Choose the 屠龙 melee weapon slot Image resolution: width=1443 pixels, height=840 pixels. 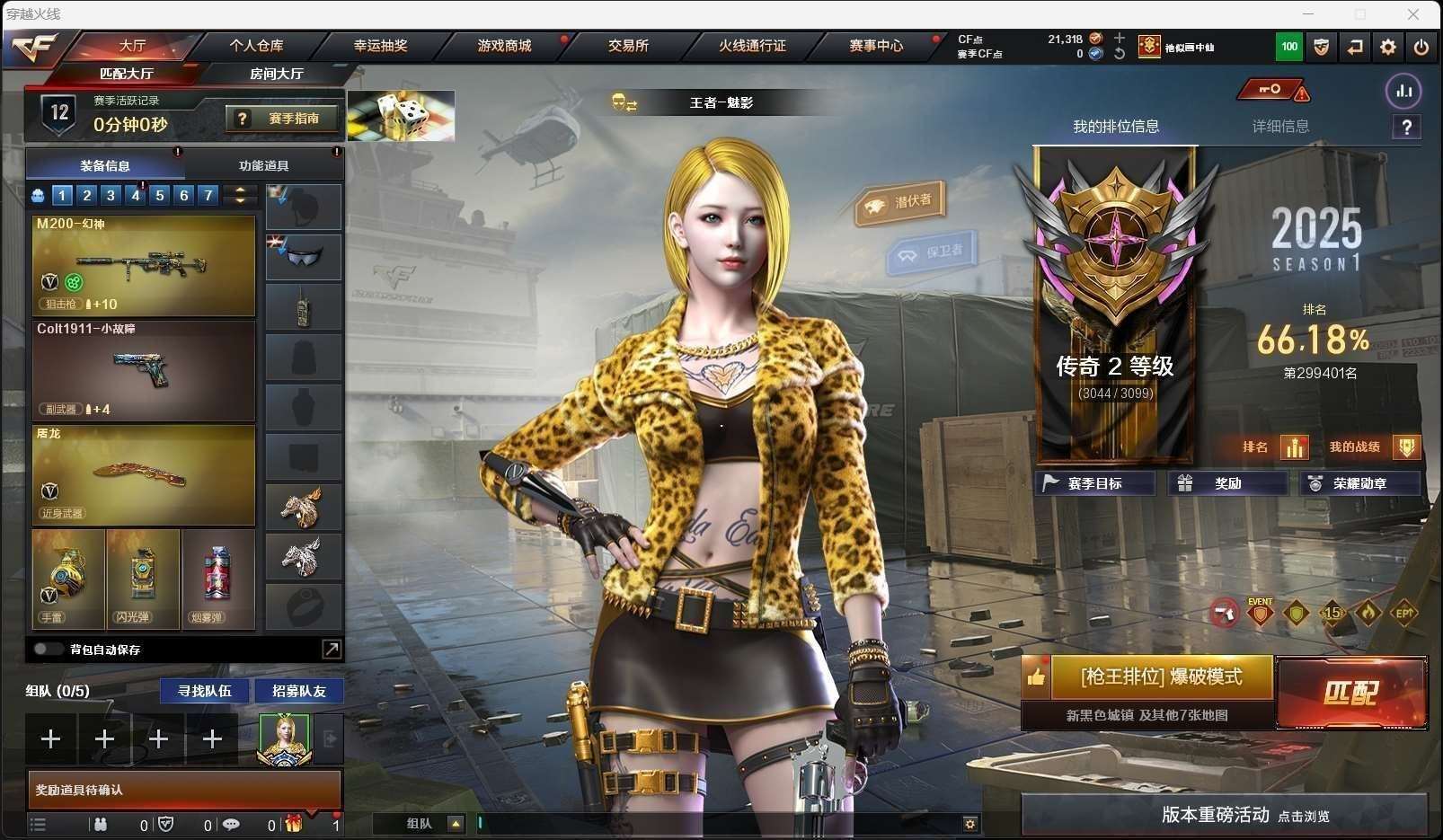tap(144, 474)
